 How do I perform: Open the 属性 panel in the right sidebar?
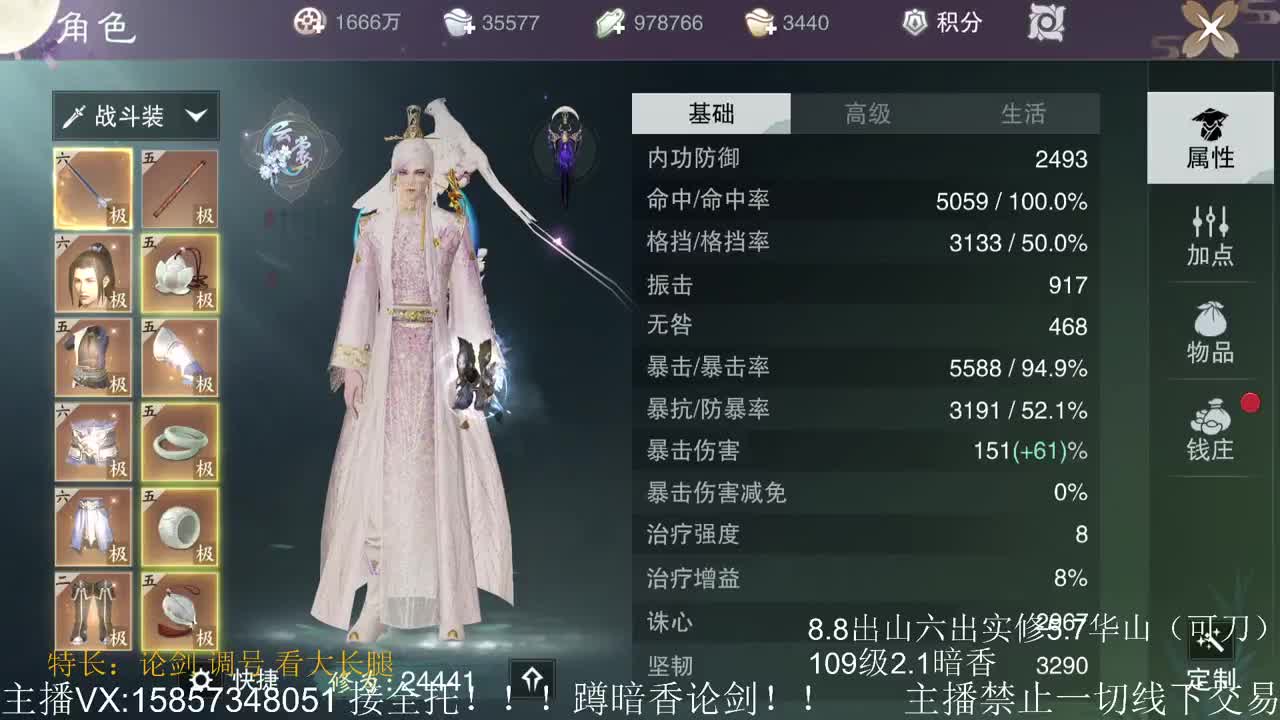coord(1210,140)
